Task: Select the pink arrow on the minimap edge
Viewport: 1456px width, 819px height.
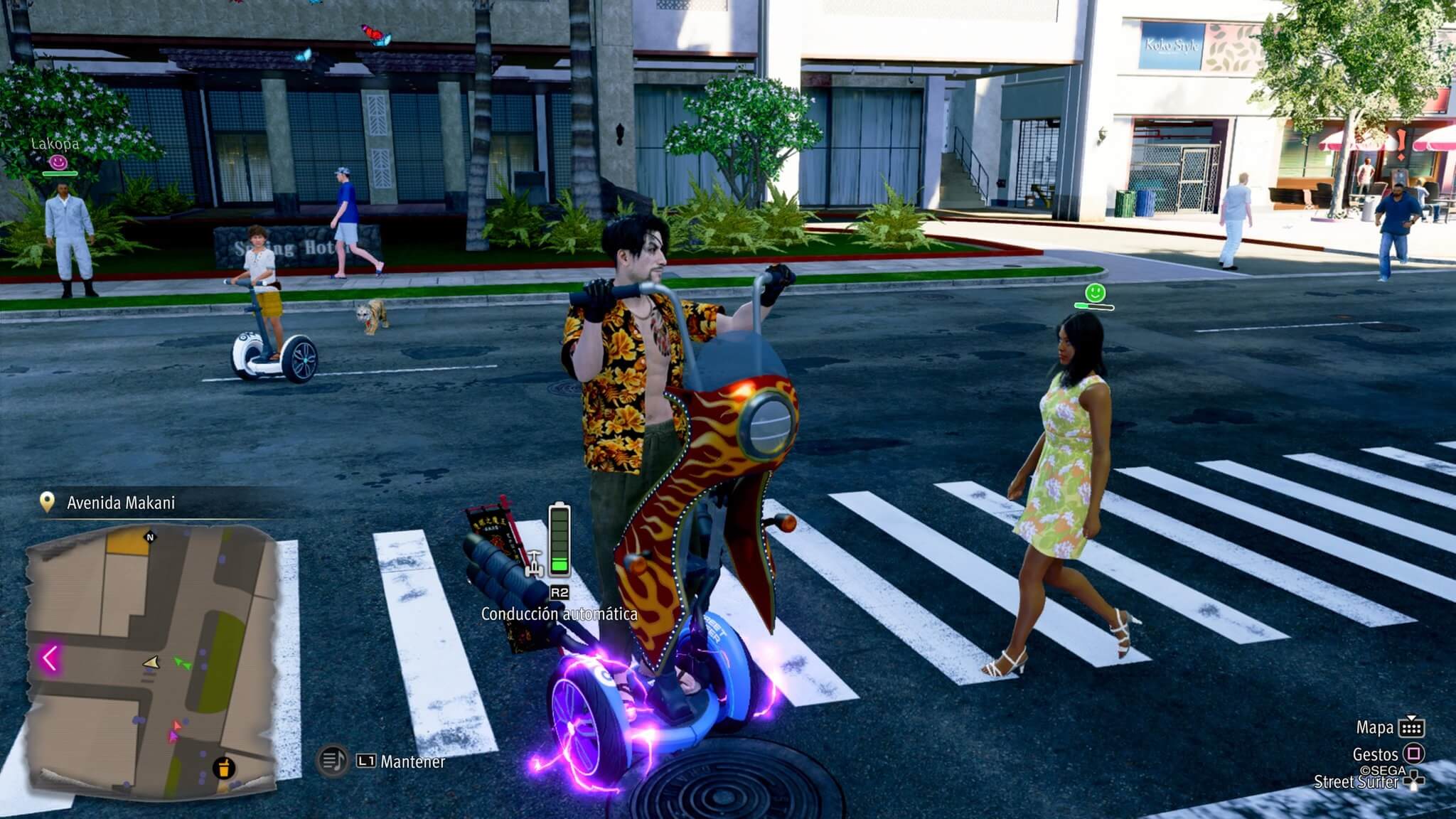Action: (50, 658)
